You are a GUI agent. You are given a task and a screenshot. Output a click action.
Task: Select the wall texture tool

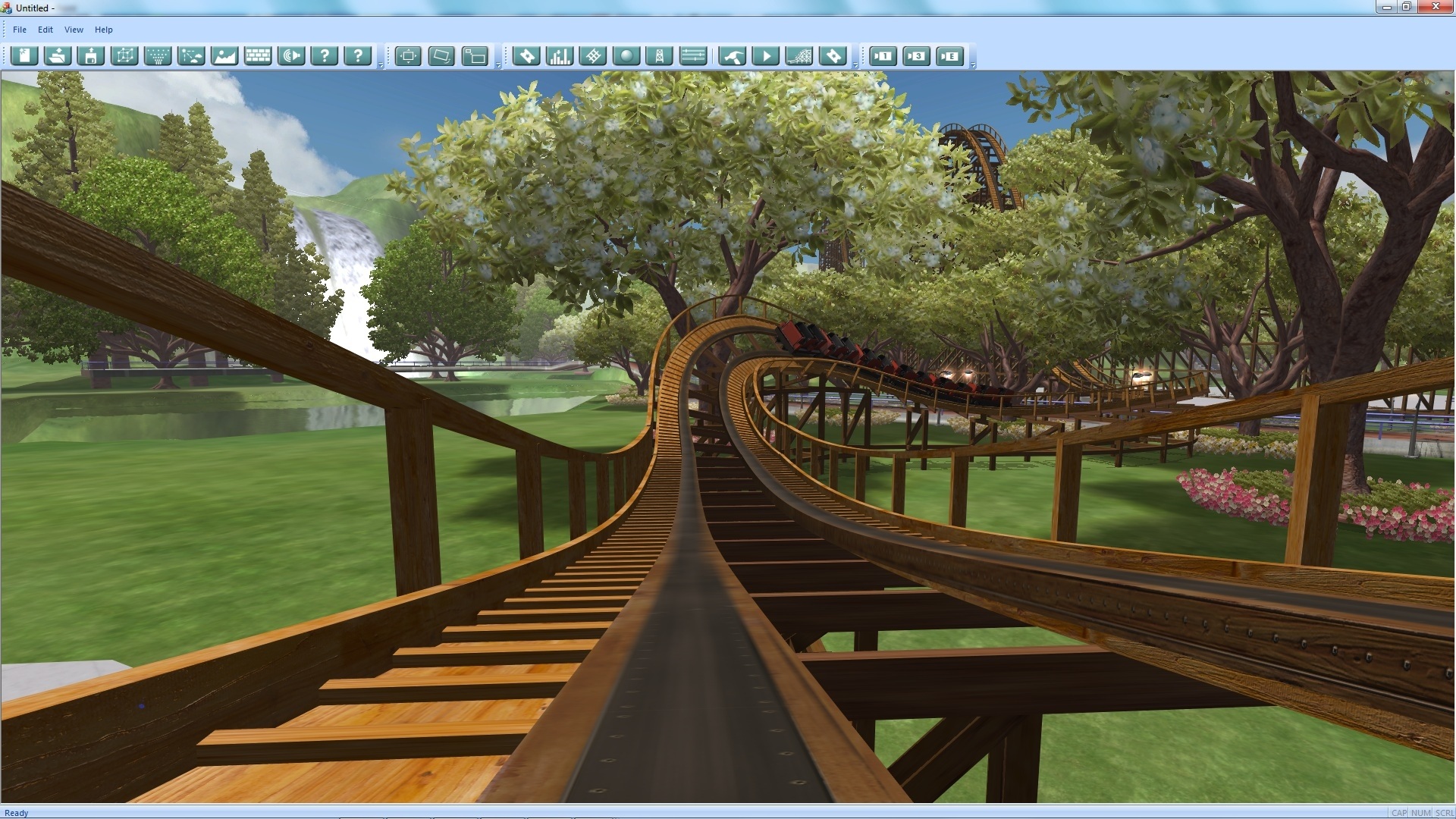(258, 55)
